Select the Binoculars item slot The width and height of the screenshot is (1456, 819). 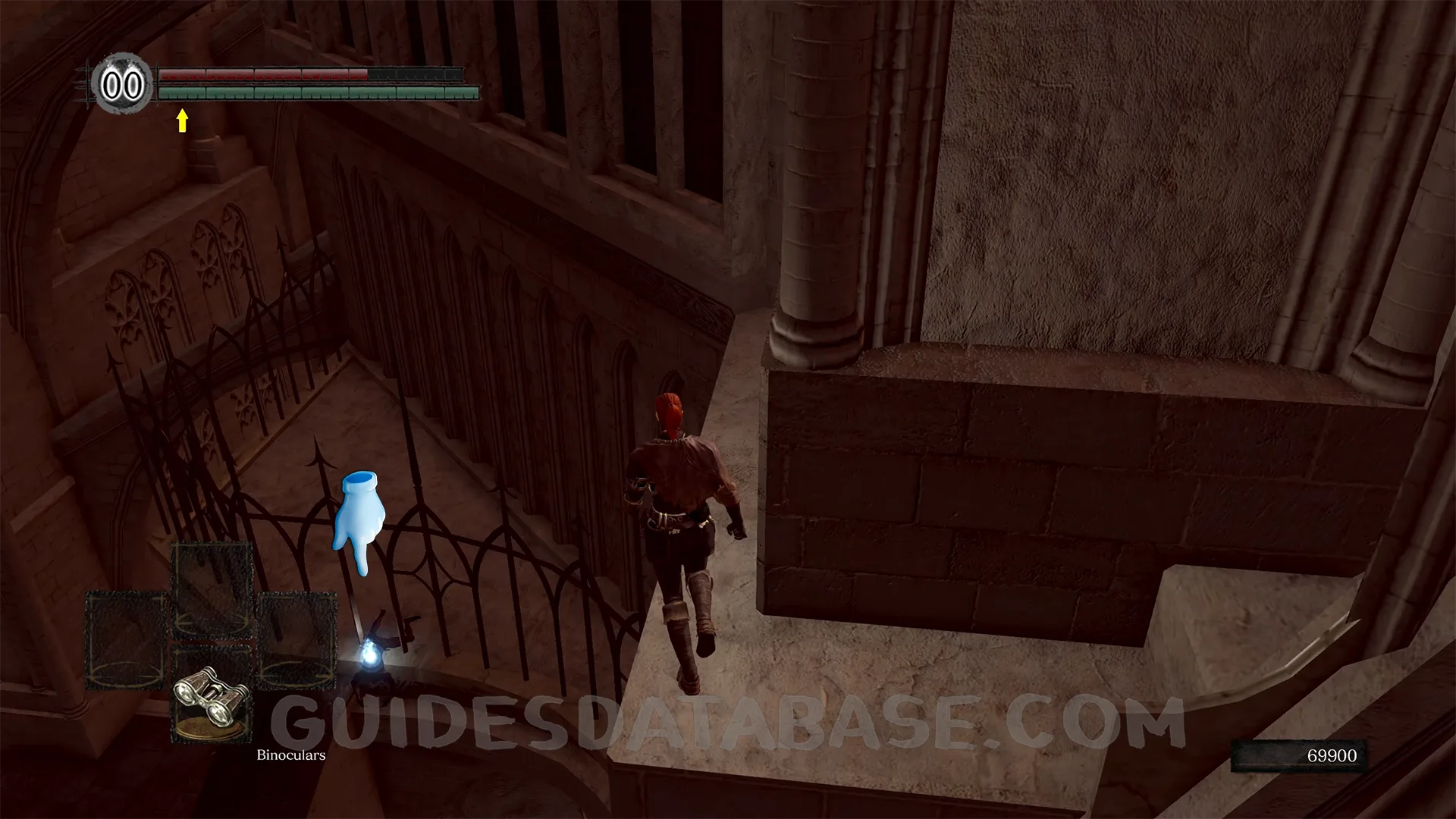[212, 695]
